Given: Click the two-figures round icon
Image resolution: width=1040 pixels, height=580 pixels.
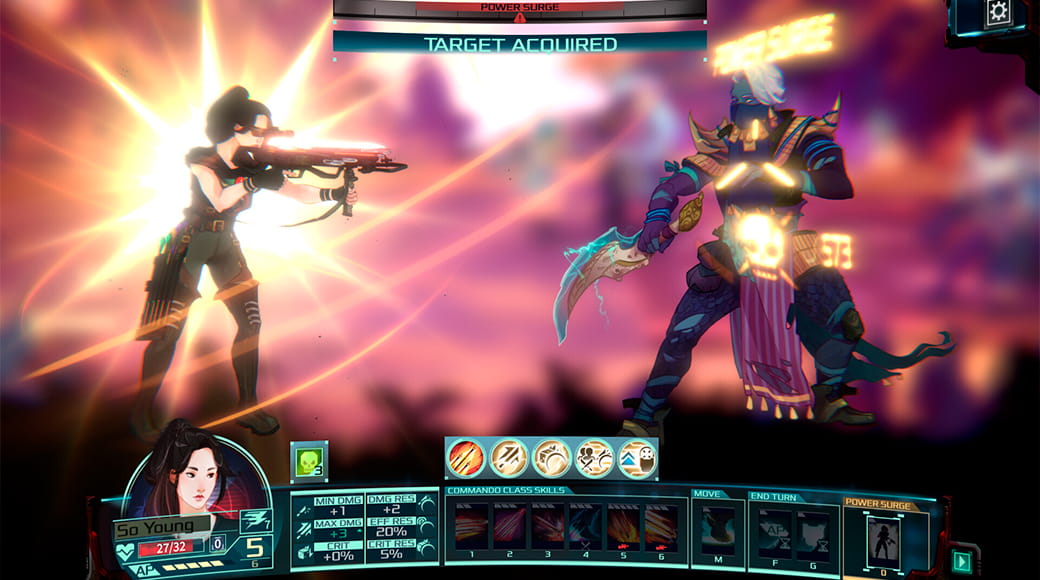Looking at the screenshot, I should pyautogui.click(x=594, y=458).
